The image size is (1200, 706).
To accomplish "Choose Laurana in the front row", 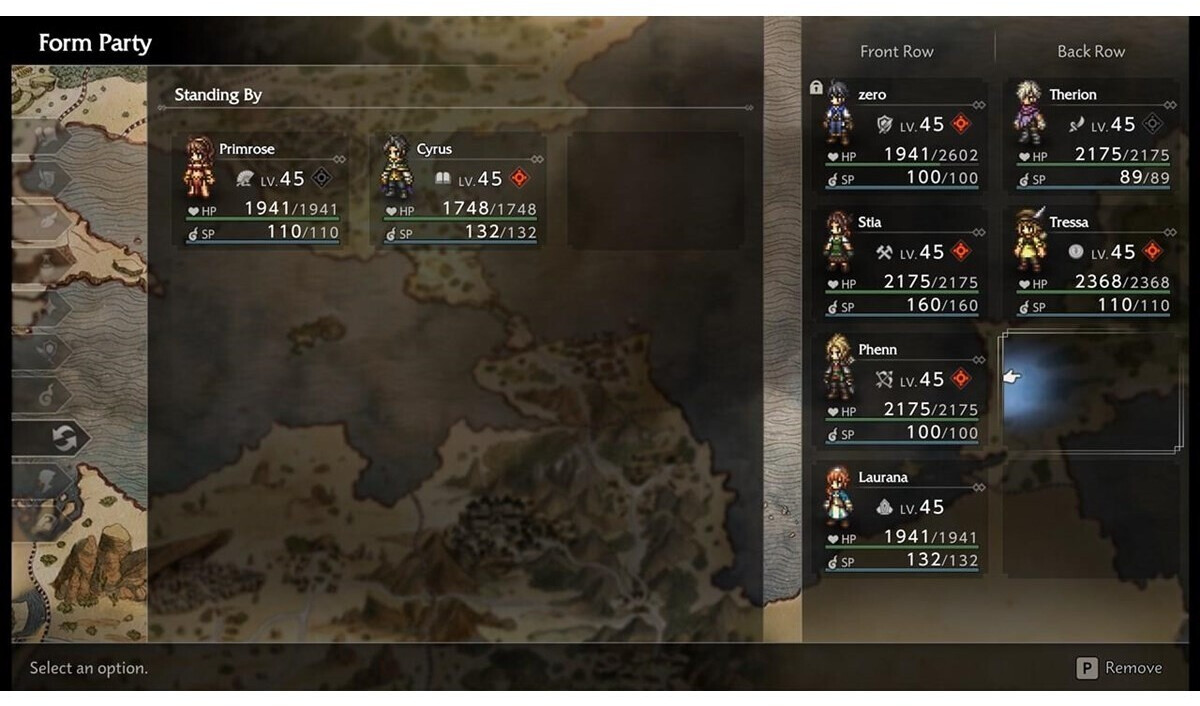I will [902, 519].
